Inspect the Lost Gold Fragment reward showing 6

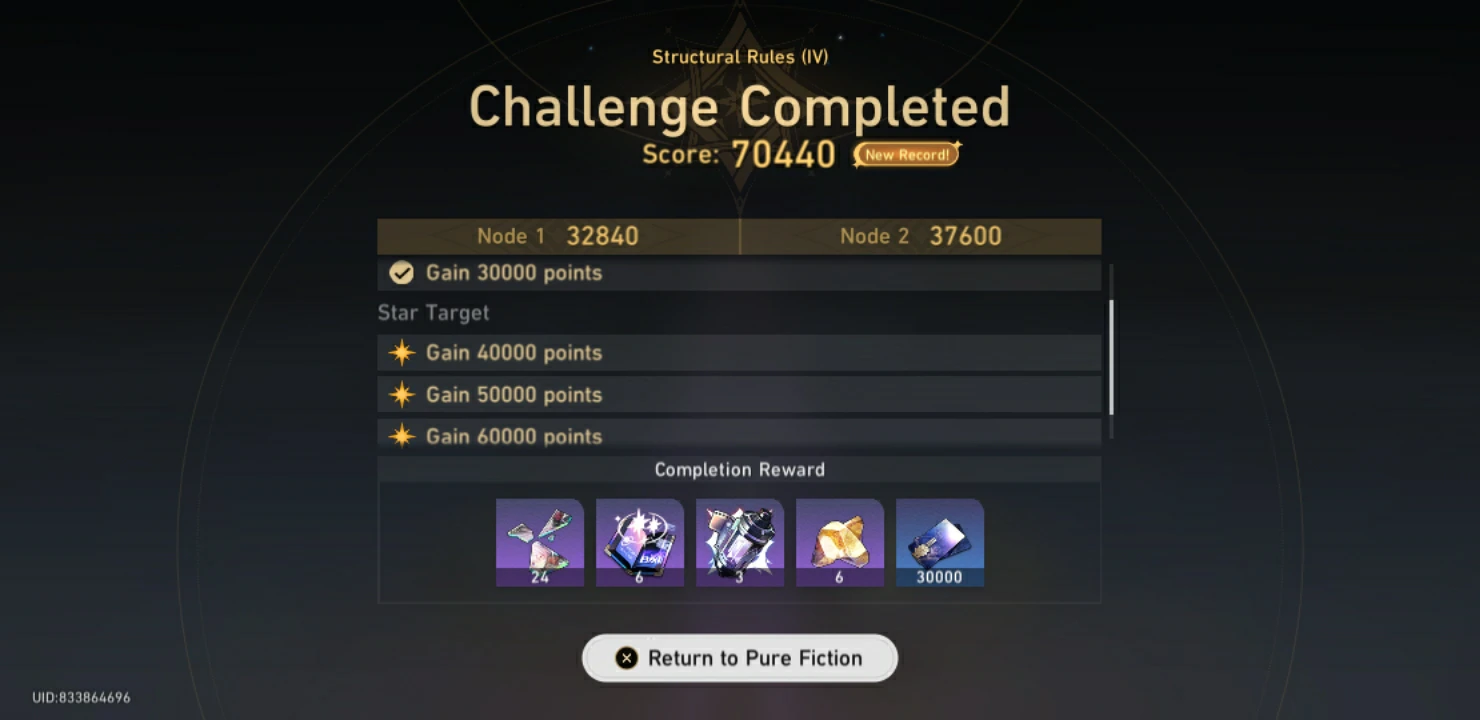point(840,541)
